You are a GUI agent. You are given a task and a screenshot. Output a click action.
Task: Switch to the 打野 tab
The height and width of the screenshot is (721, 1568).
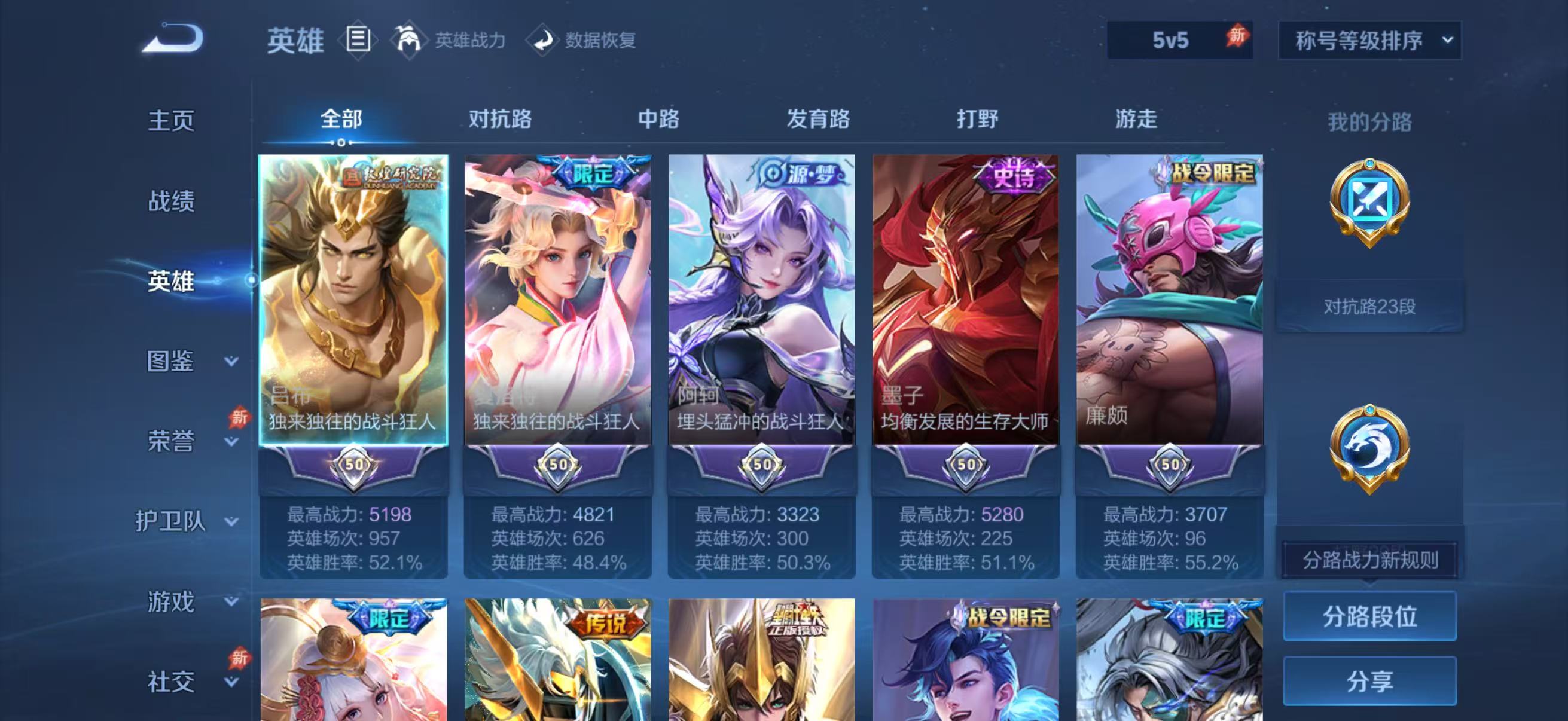pyautogui.click(x=977, y=120)
